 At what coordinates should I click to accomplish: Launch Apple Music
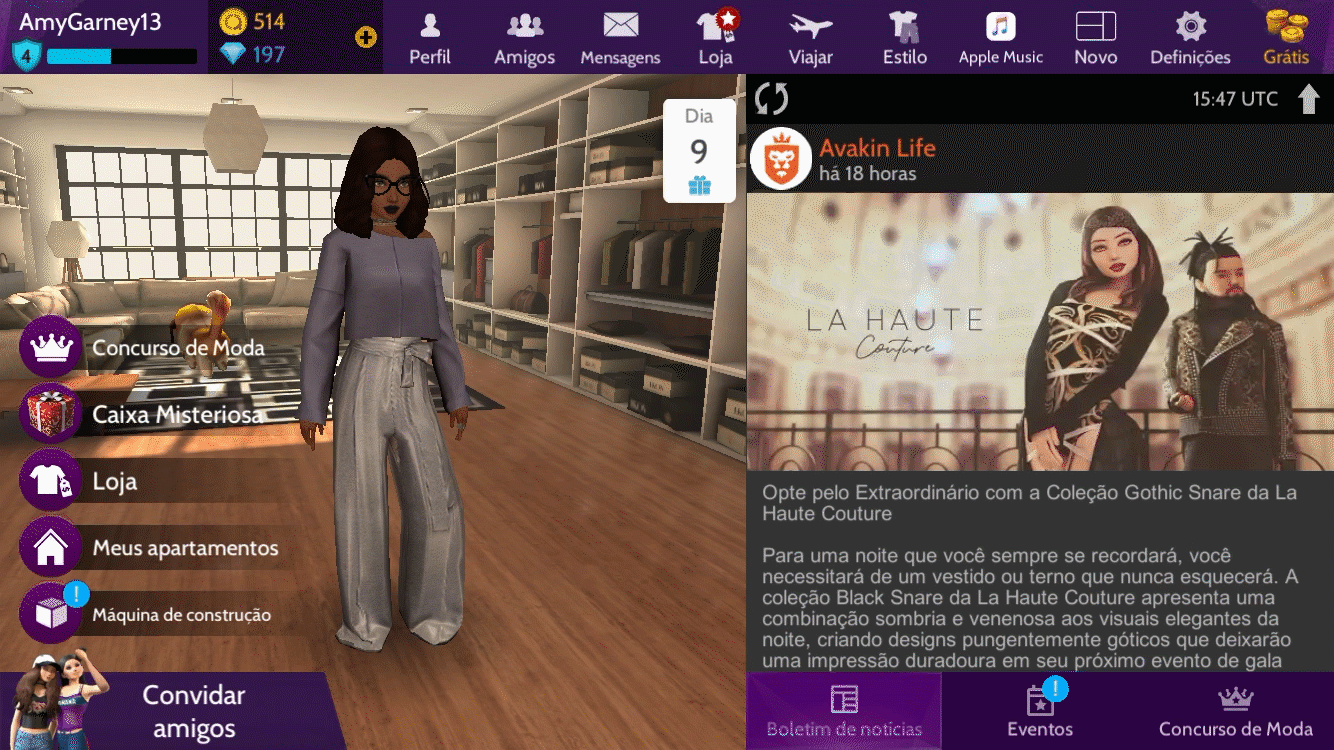(x=1000, y=37)
